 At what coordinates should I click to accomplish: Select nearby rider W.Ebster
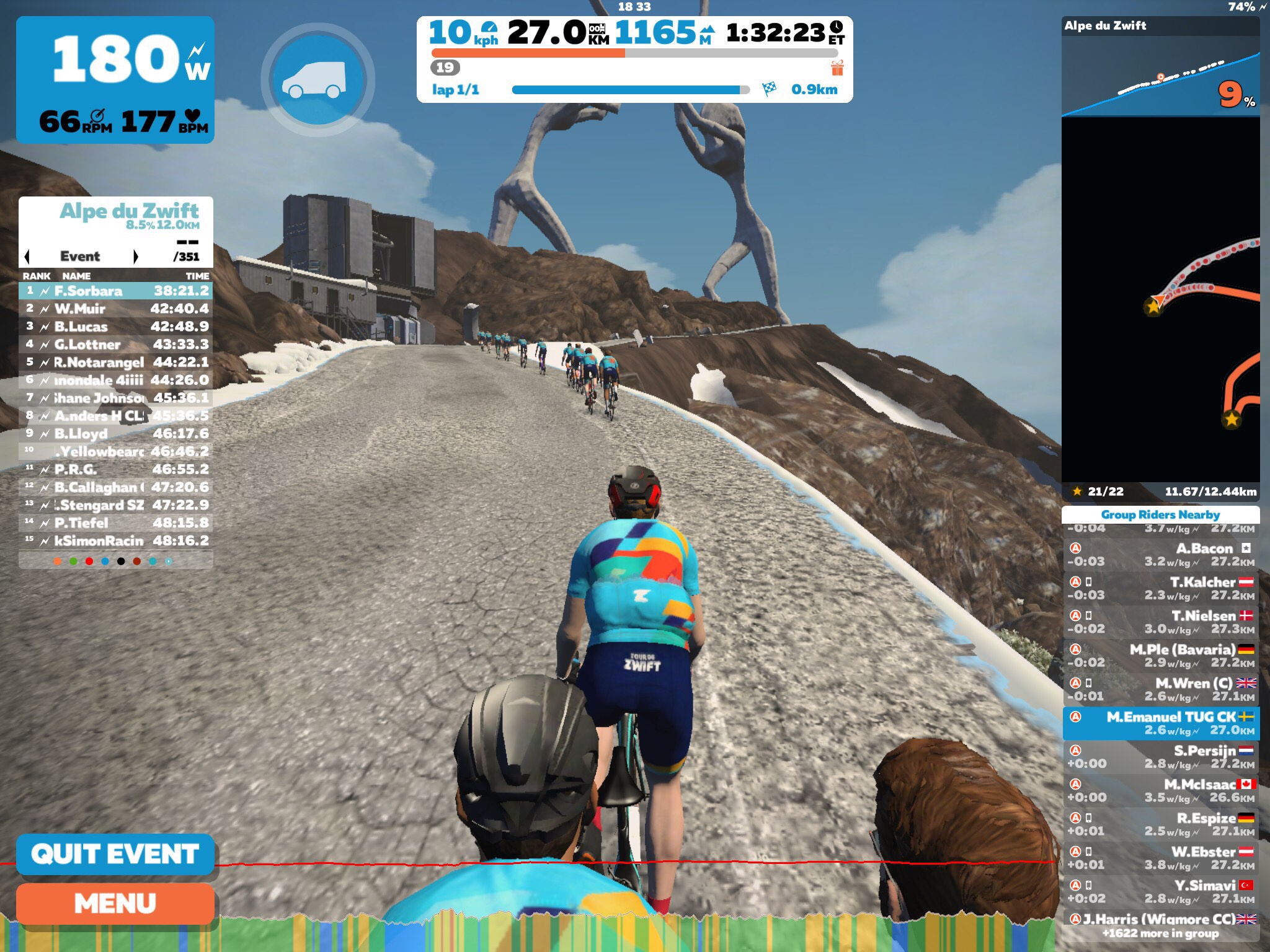(1160, 858)
